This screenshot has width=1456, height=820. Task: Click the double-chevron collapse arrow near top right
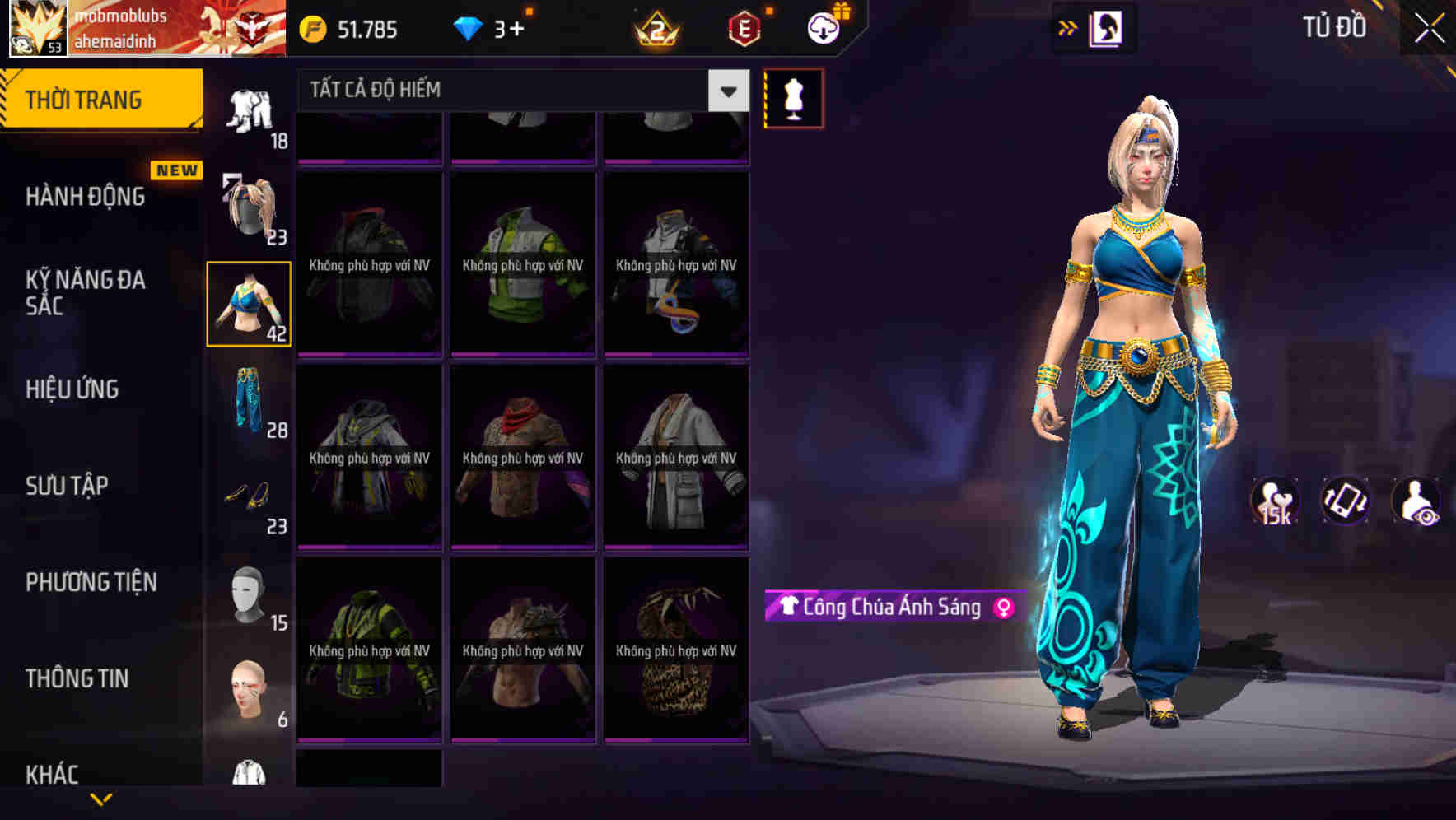pos(1066,27)
